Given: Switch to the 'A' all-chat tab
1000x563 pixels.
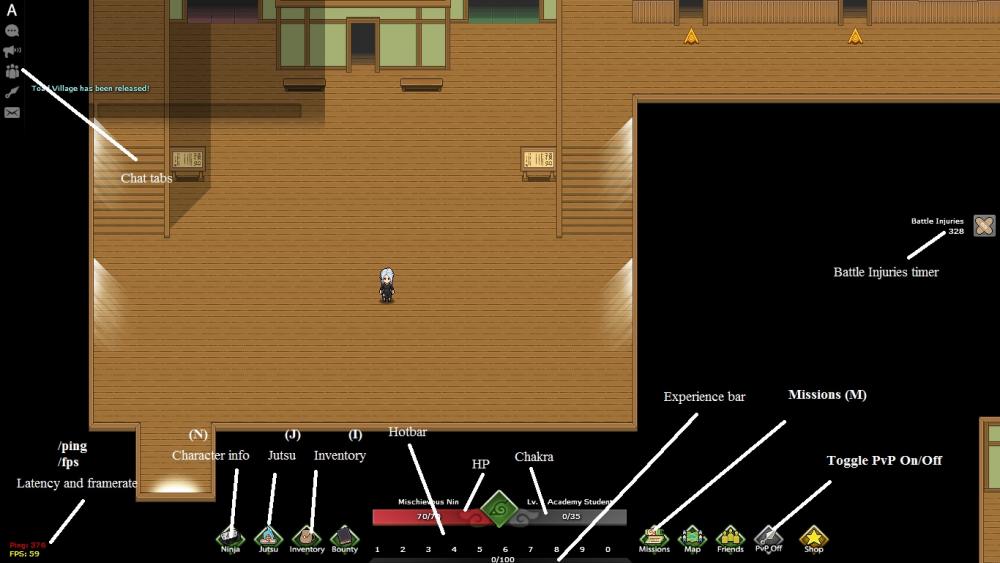Looking at the screenshot, I should [12, 11].
